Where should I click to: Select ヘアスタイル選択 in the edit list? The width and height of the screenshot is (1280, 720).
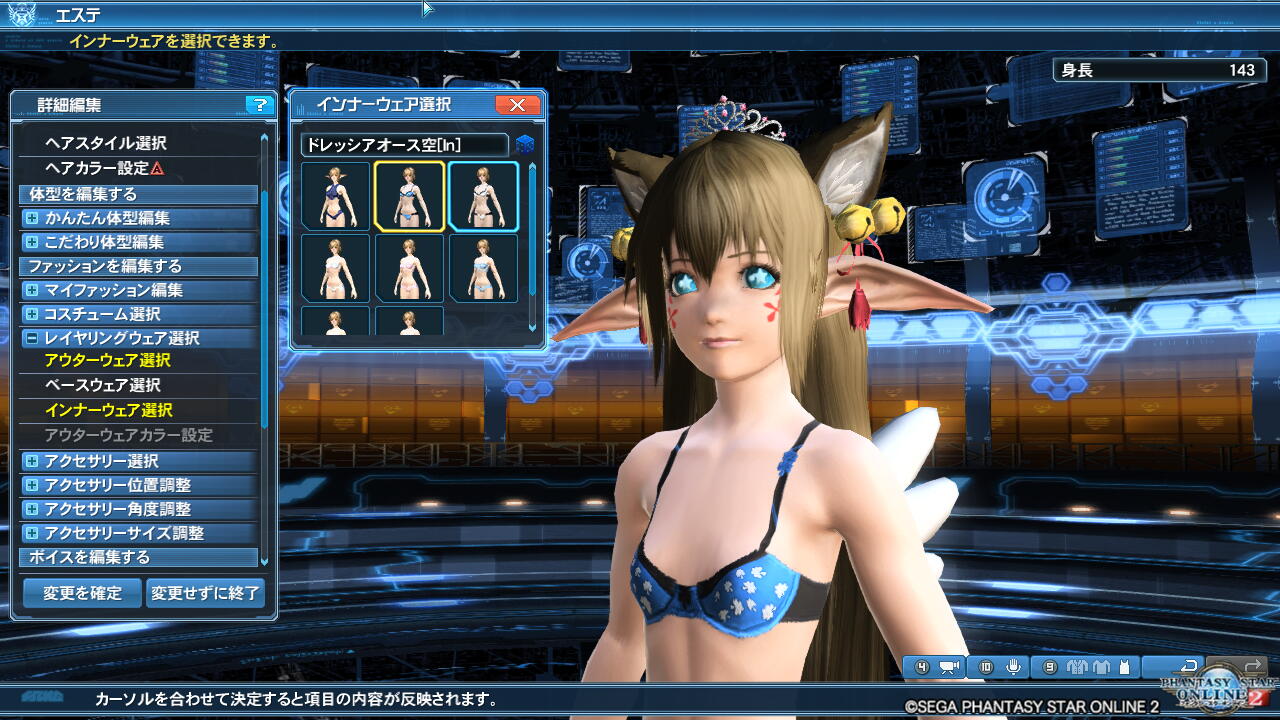tap(106, 143)
